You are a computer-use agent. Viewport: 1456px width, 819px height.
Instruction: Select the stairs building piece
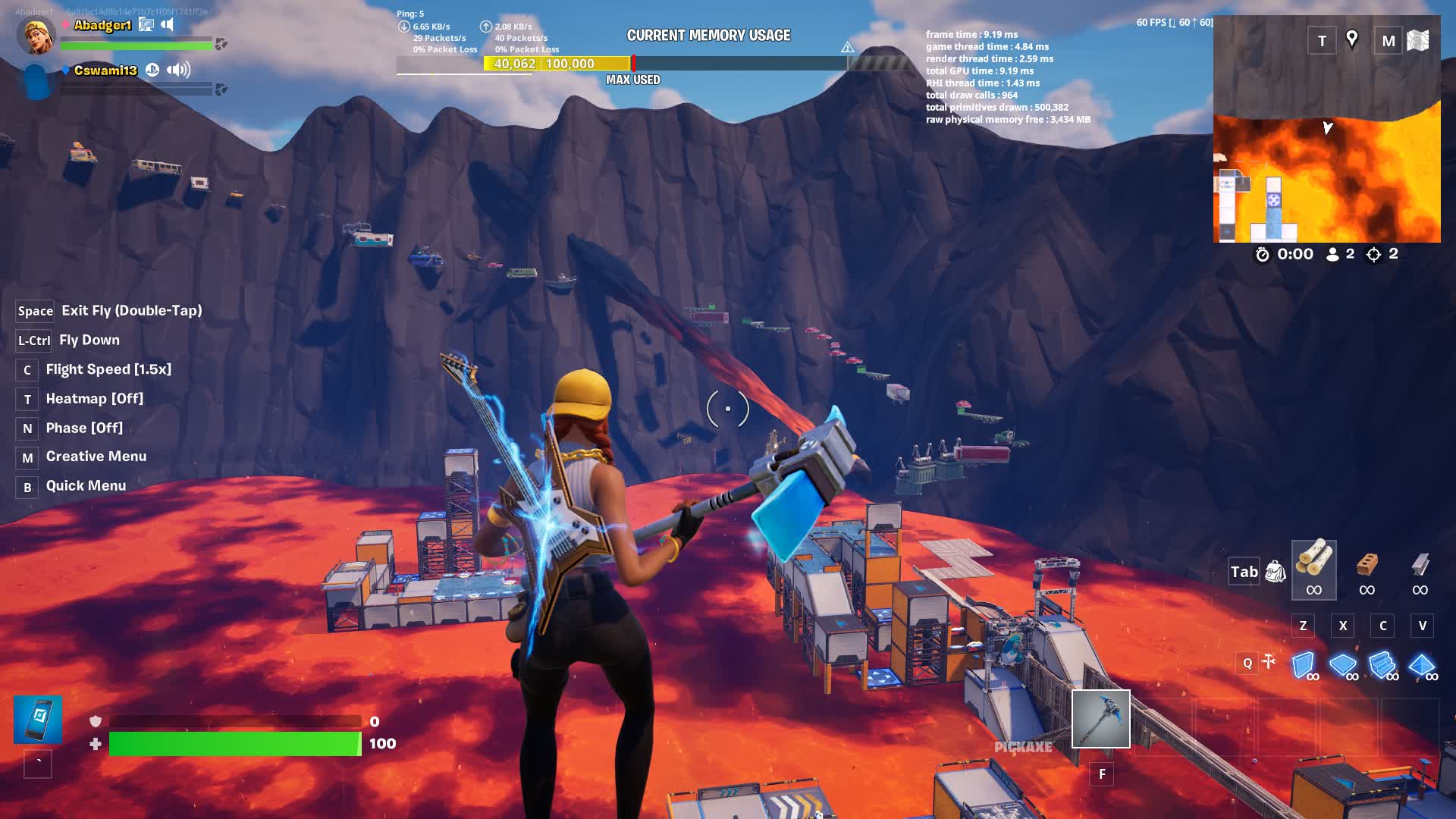tap(1382, 665)
